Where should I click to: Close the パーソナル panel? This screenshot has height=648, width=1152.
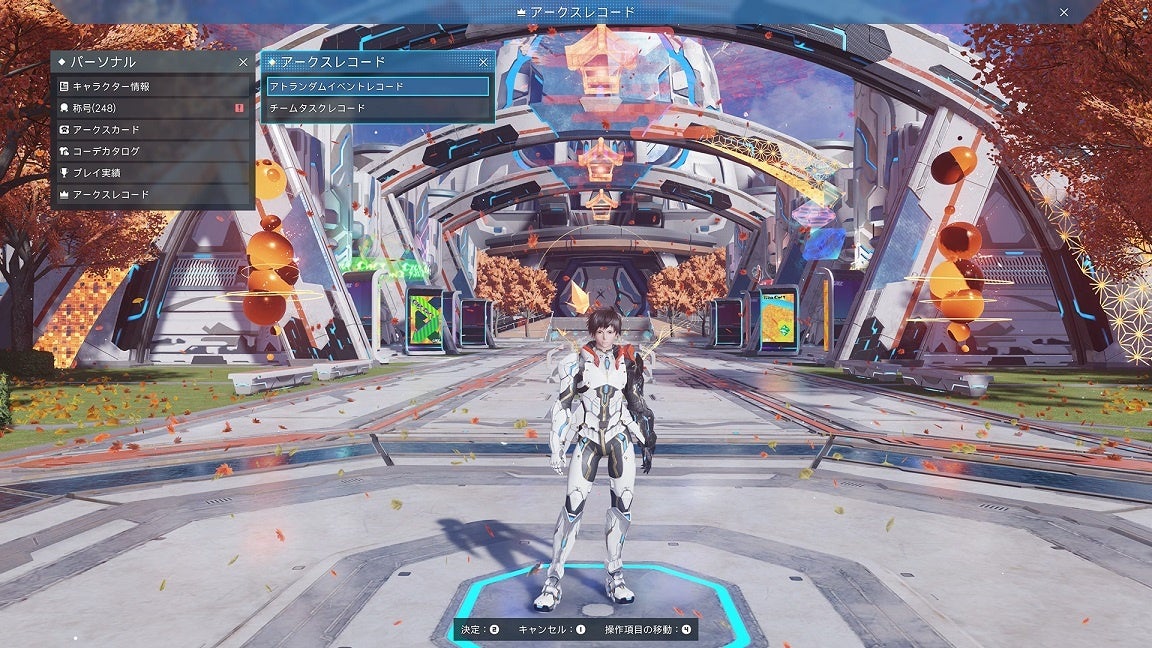(243, 62)
